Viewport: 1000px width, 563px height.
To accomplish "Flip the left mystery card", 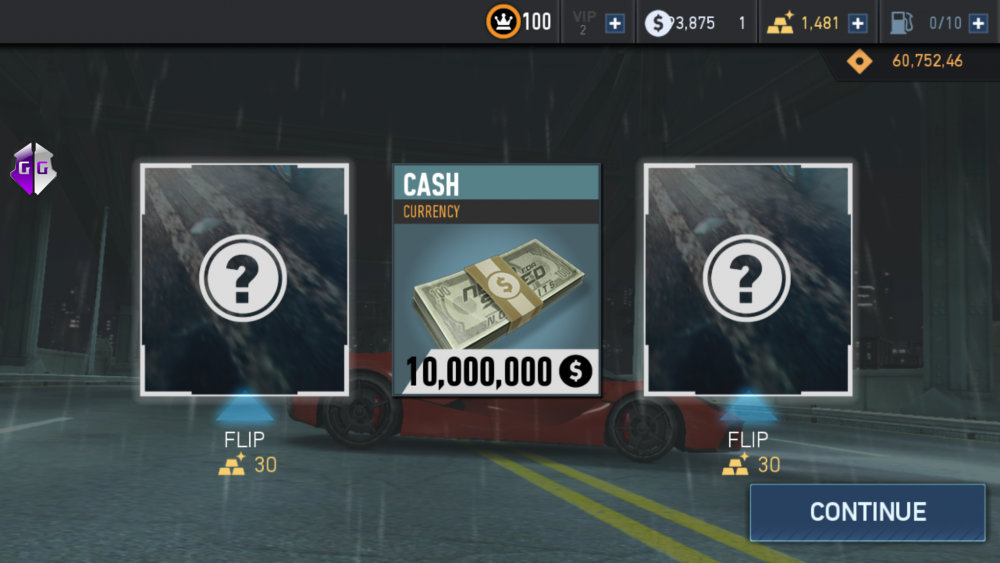I will pos(244,279).
